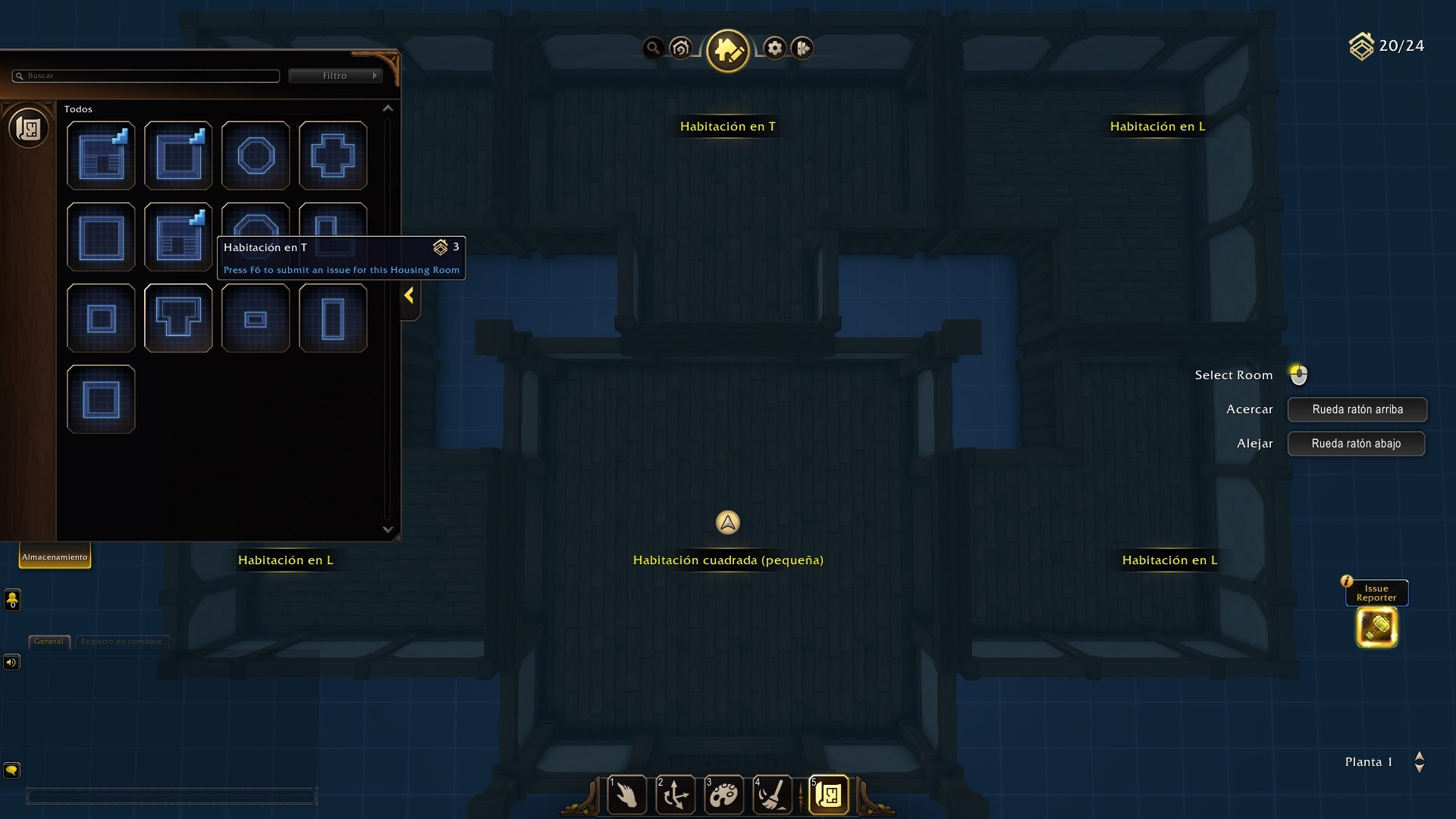
Task: Choose the tiny rectangle room blueprint
Action: pyautogui.click(x=256, y=318)
